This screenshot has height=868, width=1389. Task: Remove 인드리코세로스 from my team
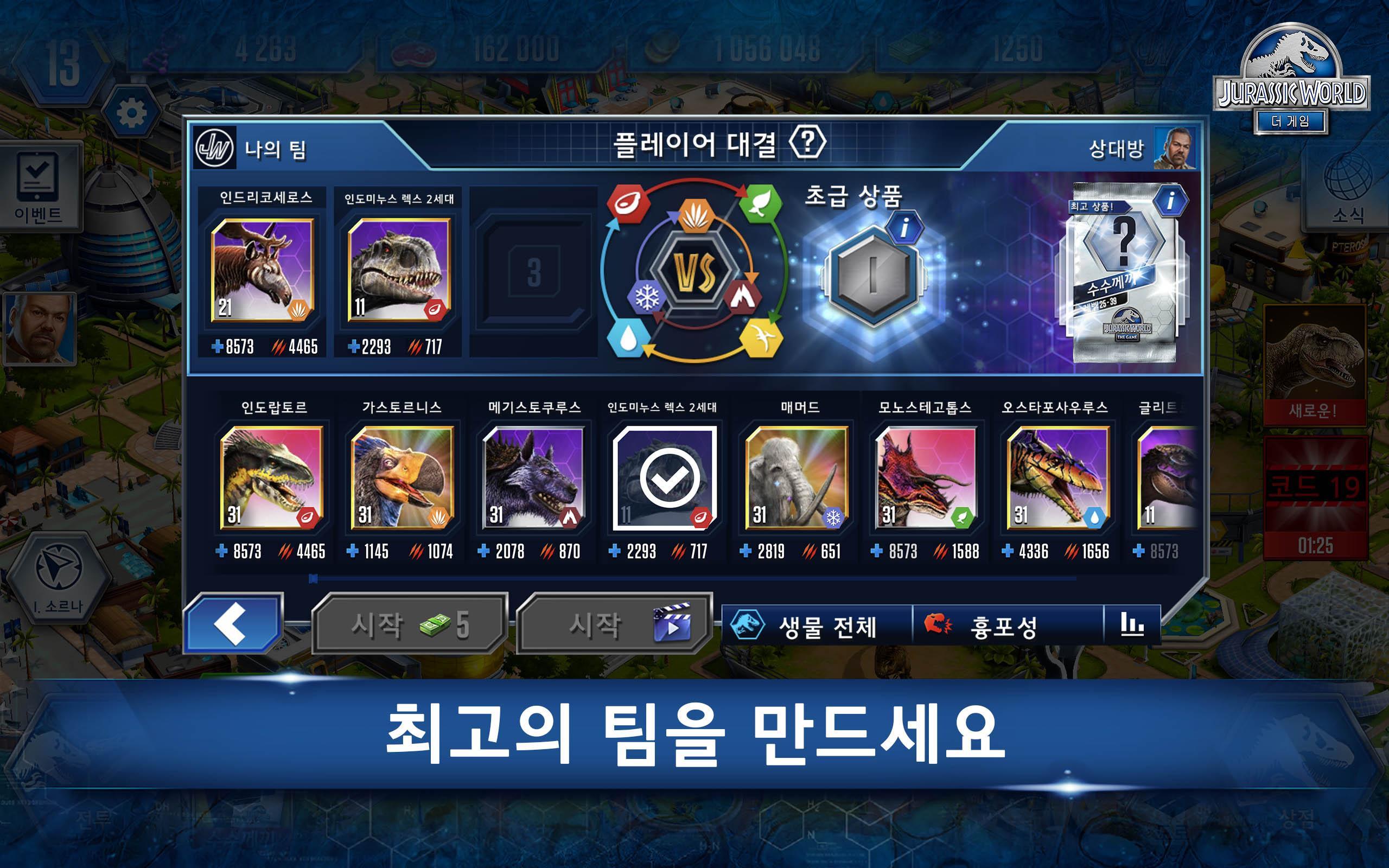click(262, 270)
